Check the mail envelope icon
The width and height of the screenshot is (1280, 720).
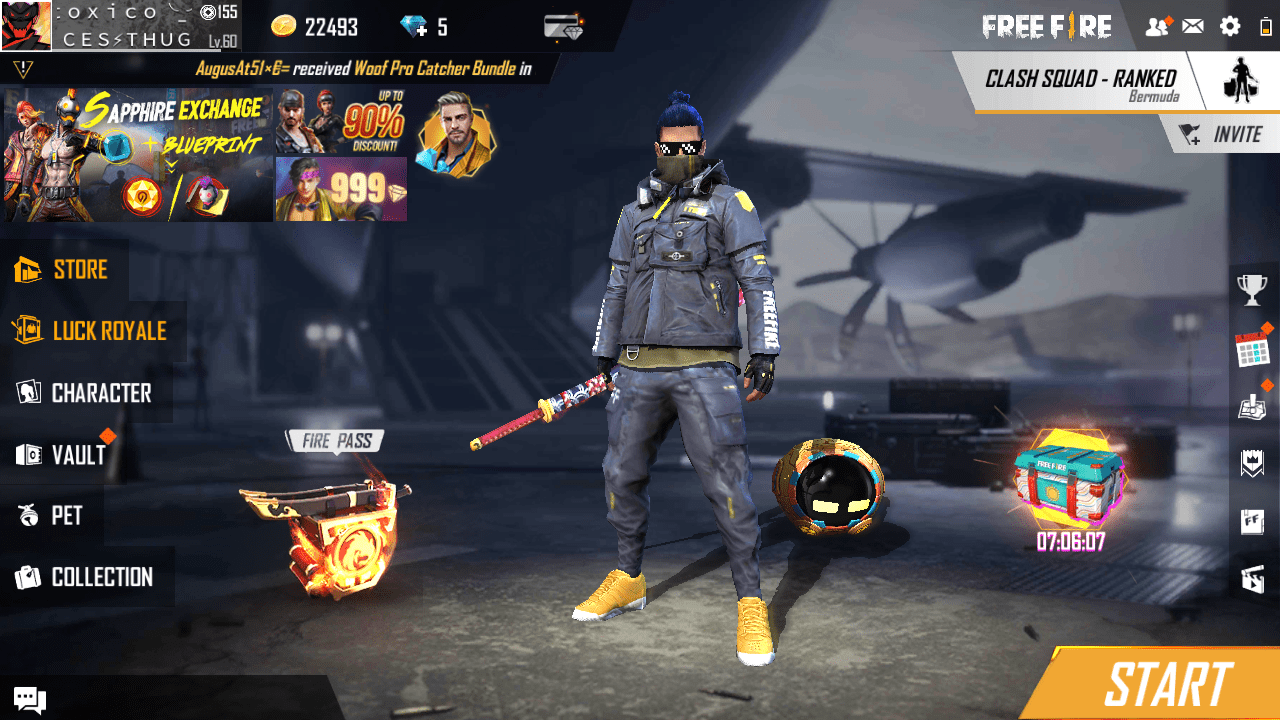(1193, 27)
